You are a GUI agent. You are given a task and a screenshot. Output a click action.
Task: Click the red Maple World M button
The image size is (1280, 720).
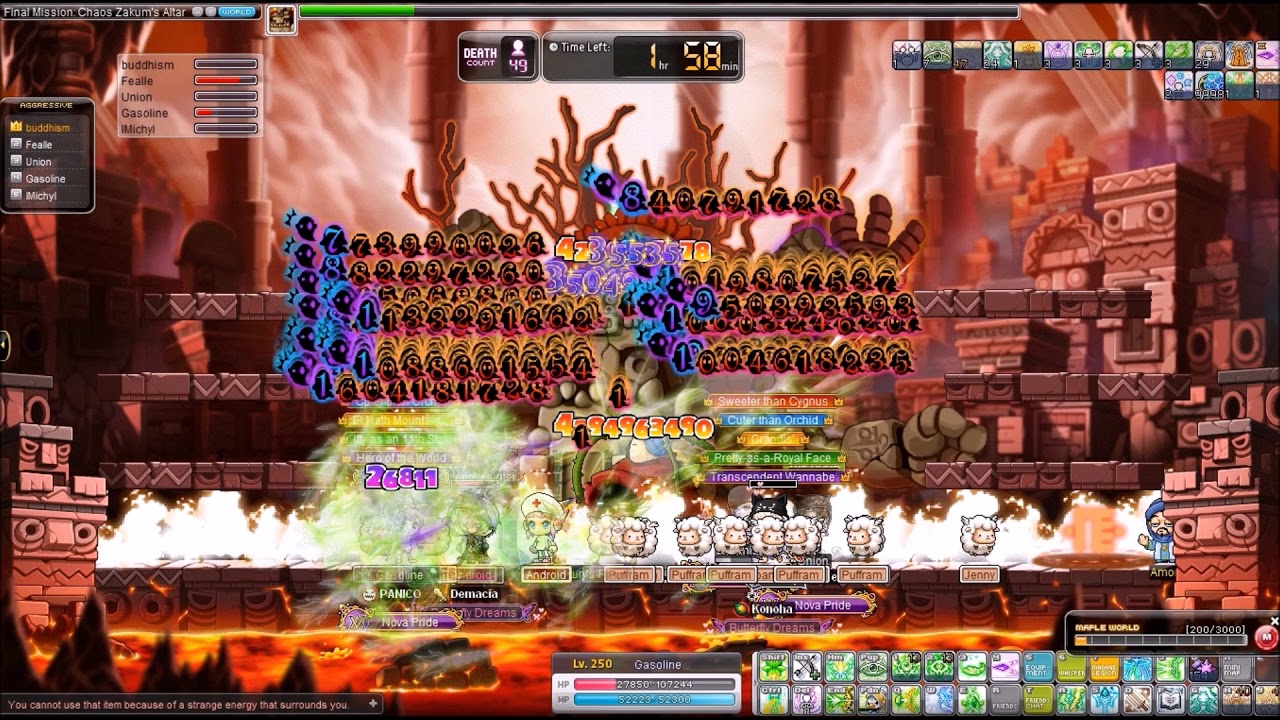pos(1268,637)
